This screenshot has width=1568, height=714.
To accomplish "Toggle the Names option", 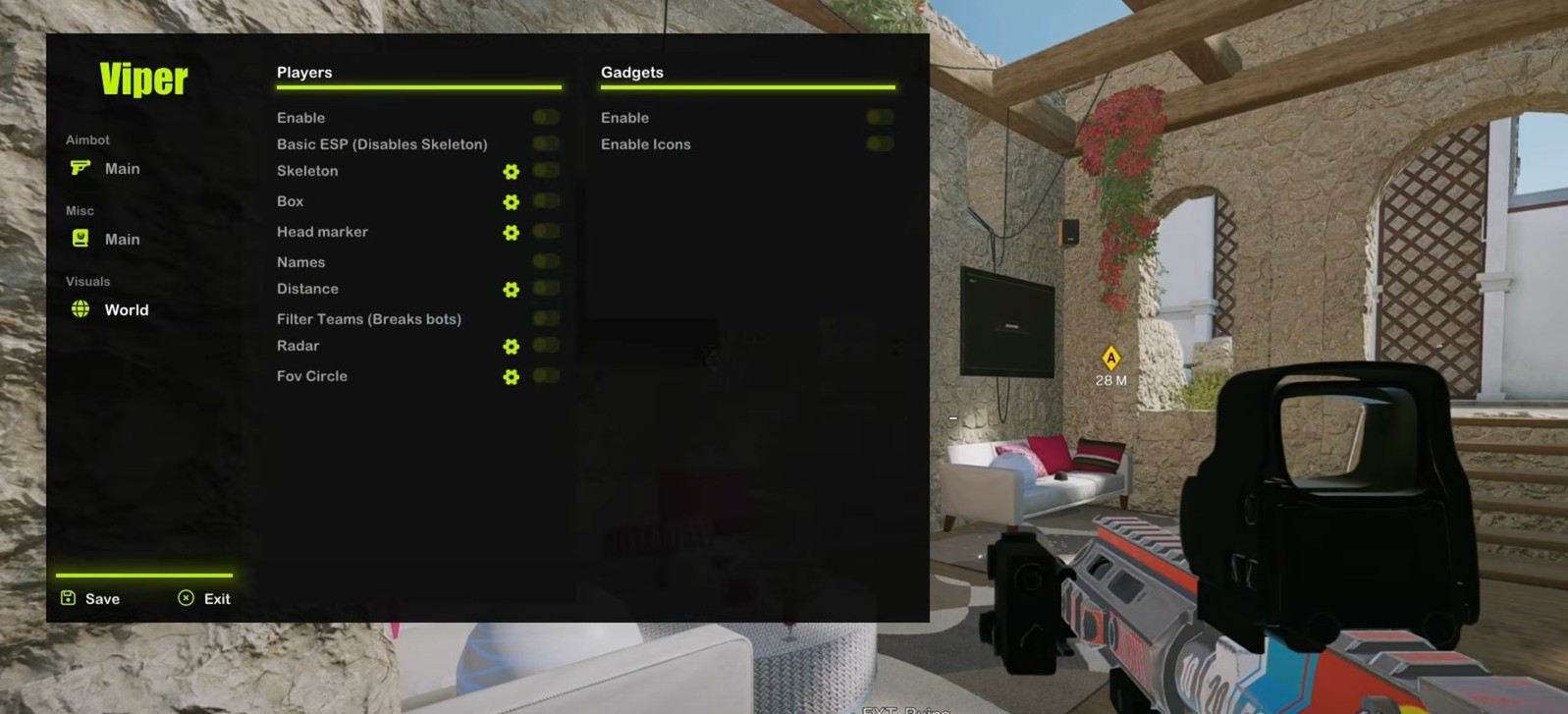I will pos(546,262).
